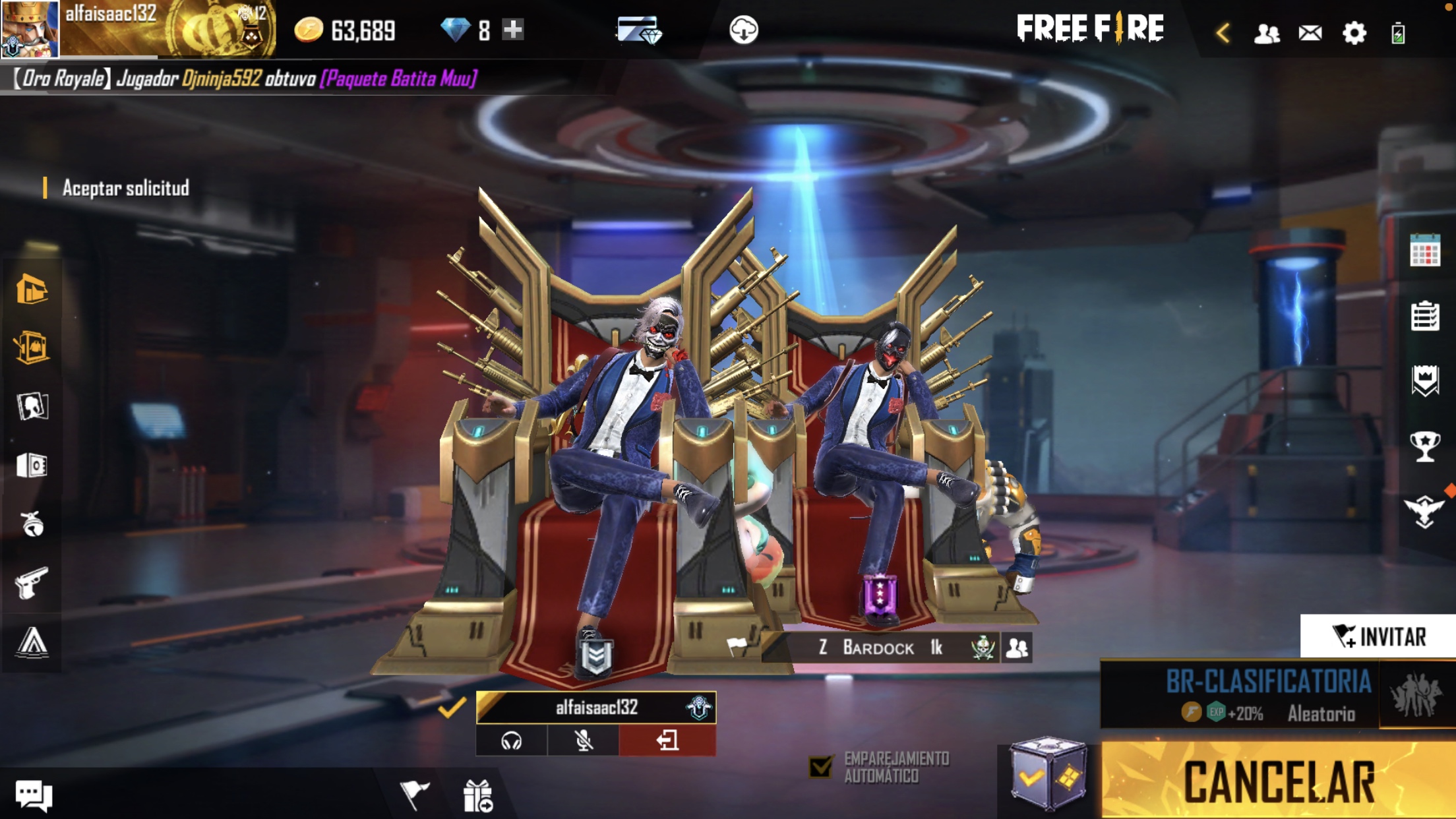Leave the squad with the red exit button
Screen dimensions: 1456x819
[x=667, y=741]
